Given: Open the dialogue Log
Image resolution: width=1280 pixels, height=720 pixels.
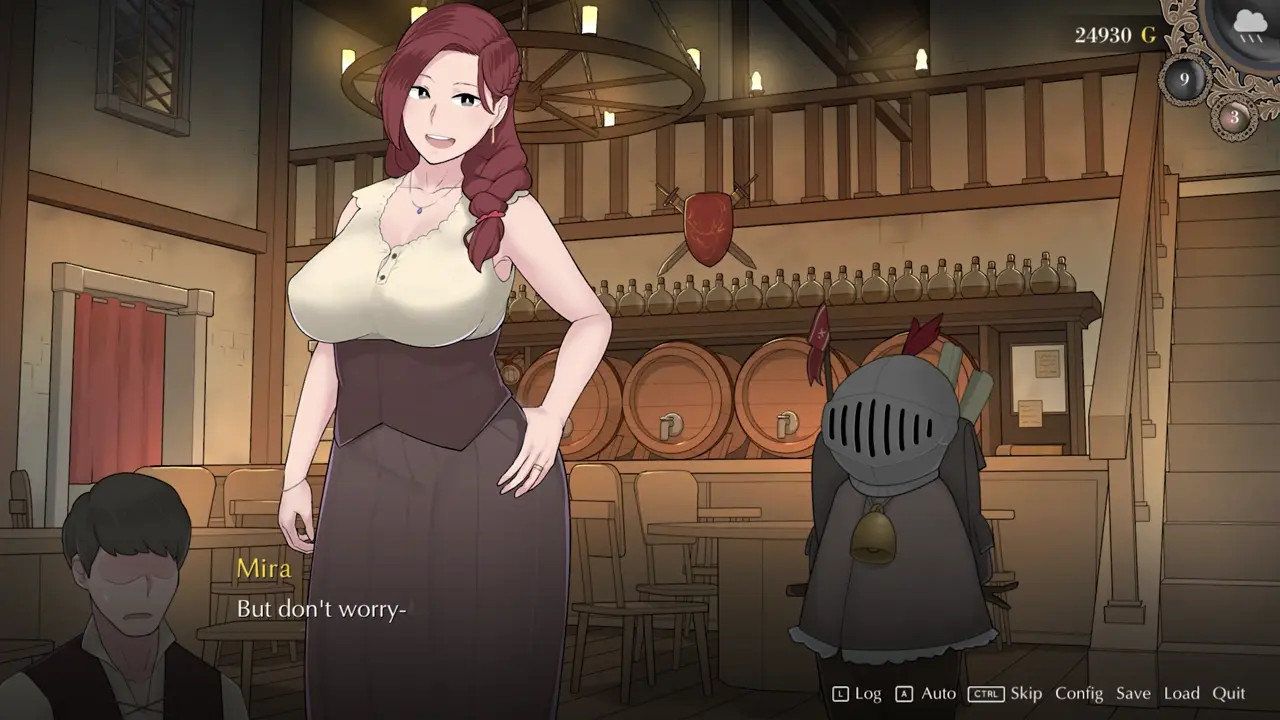Looking at the screenshot, I should (x=867, y=693).
